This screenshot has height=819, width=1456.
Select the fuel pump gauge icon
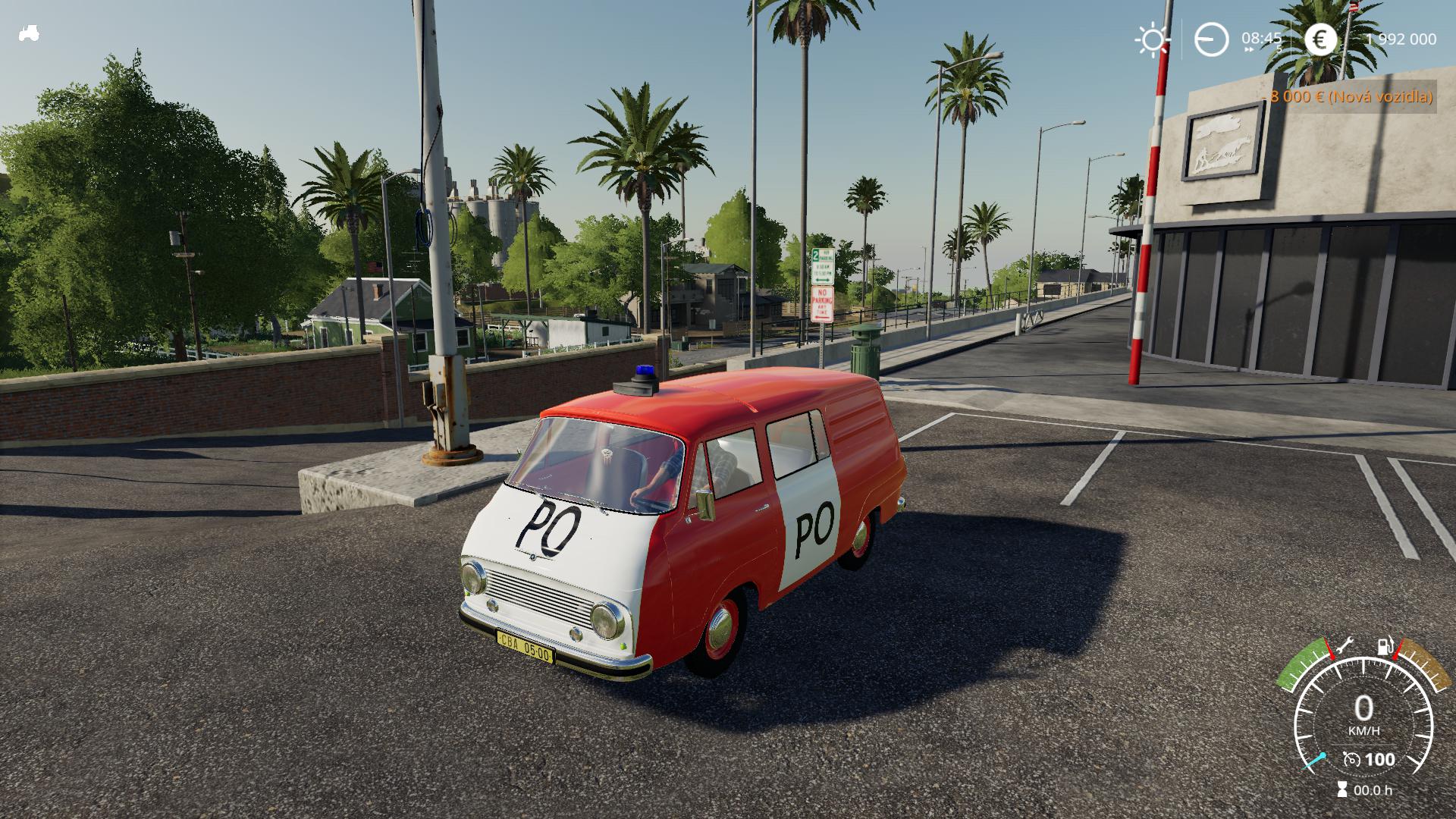point(1385,647)
